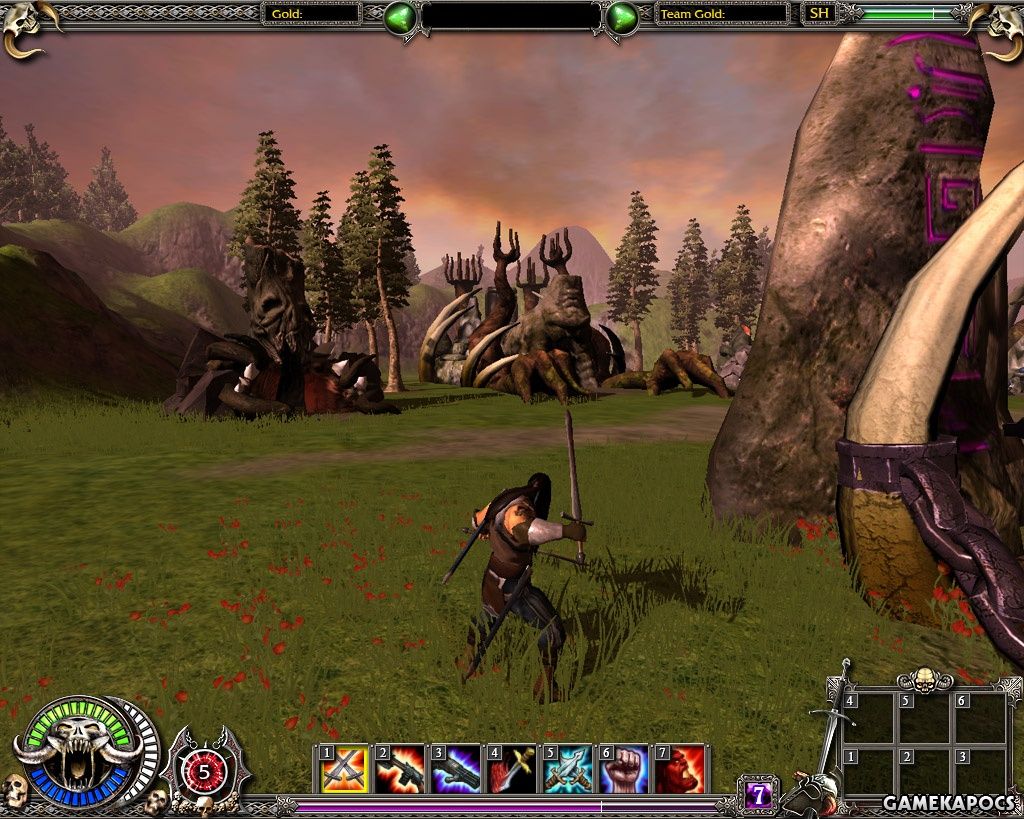Click the red orb showing number 5
1024x819 pixels.
[205, 770]
